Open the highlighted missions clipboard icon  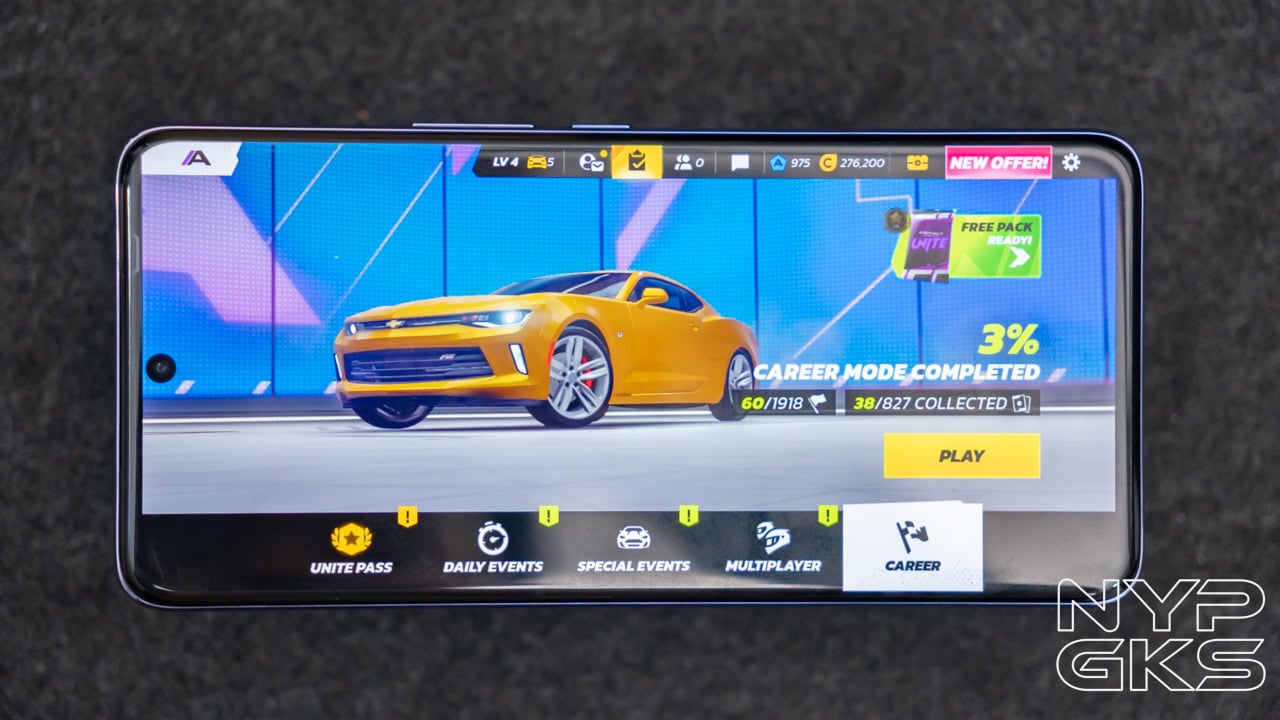637,162
